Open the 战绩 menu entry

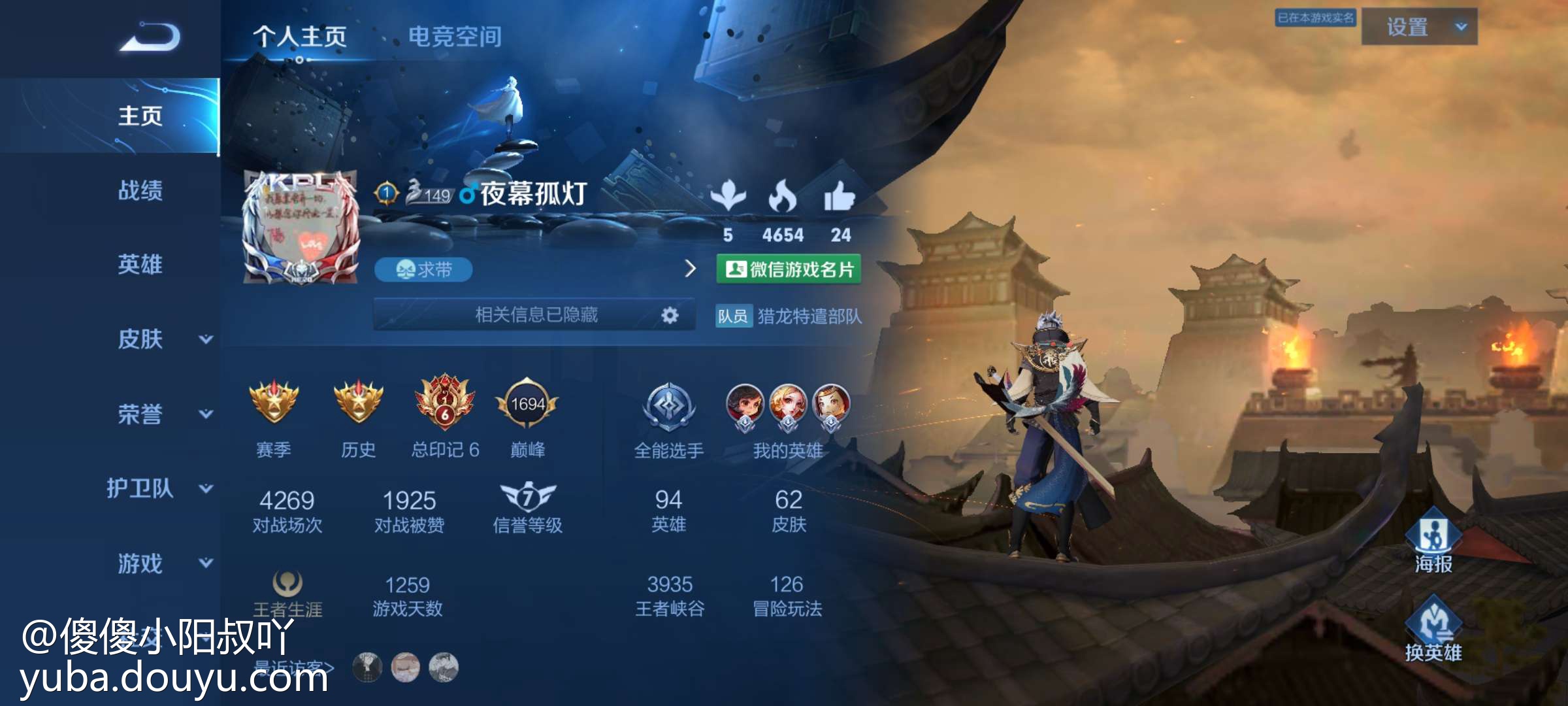pos(140,191)
